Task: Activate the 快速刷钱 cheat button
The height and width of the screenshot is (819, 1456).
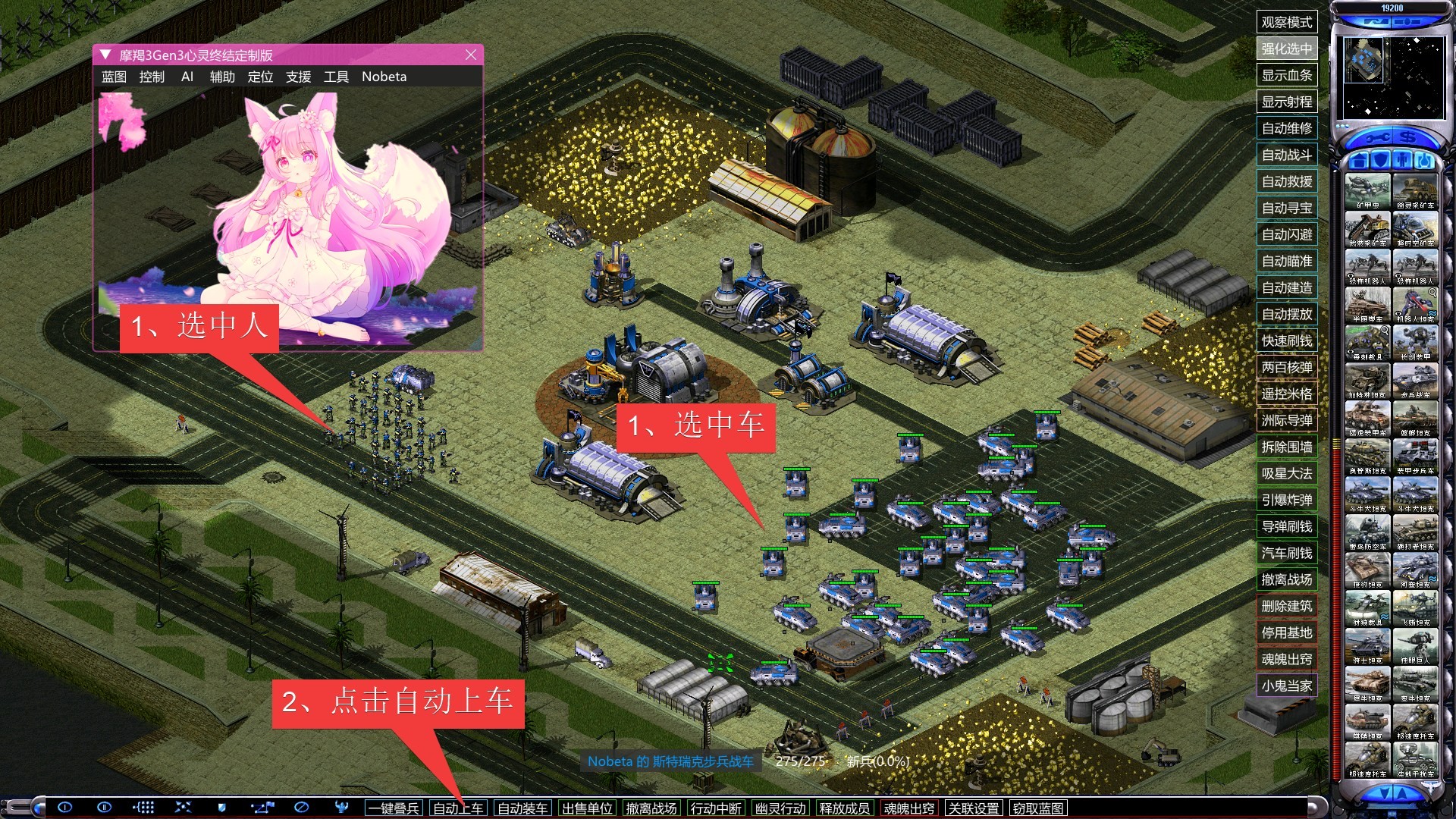Action: click(1286, 340)
